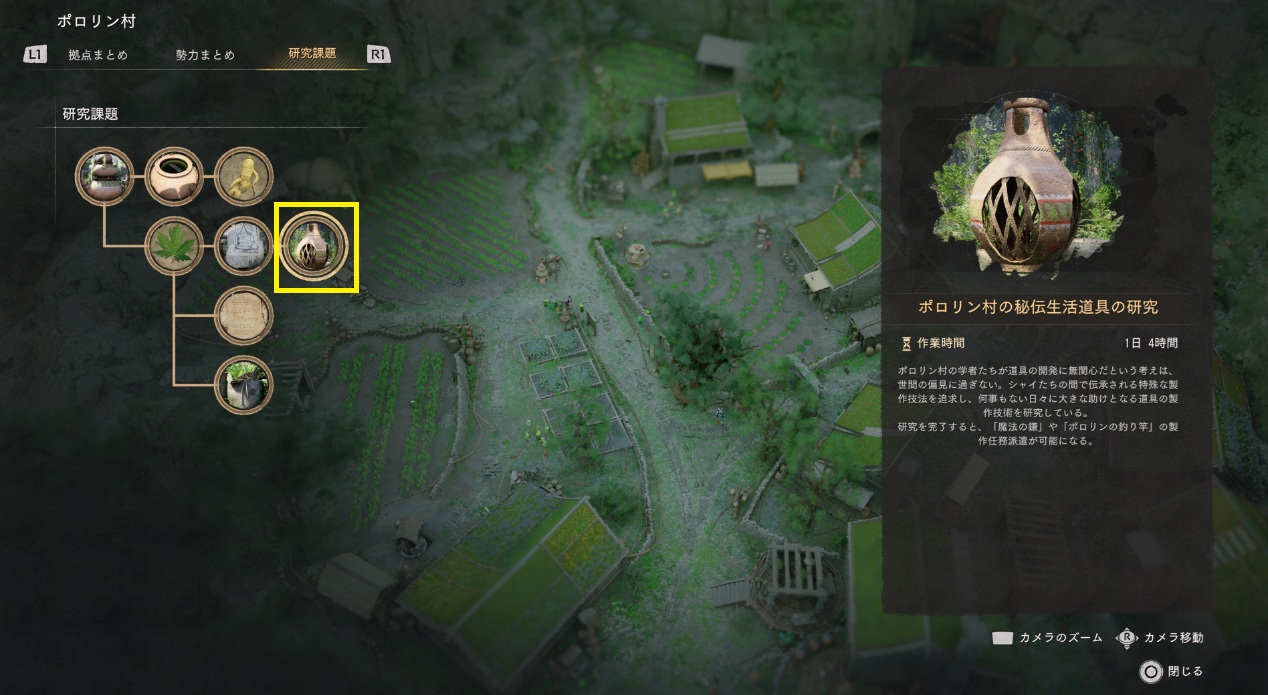
Task: Choose the inscribed parchment slab research node
Action: click(x=244, y=316)
